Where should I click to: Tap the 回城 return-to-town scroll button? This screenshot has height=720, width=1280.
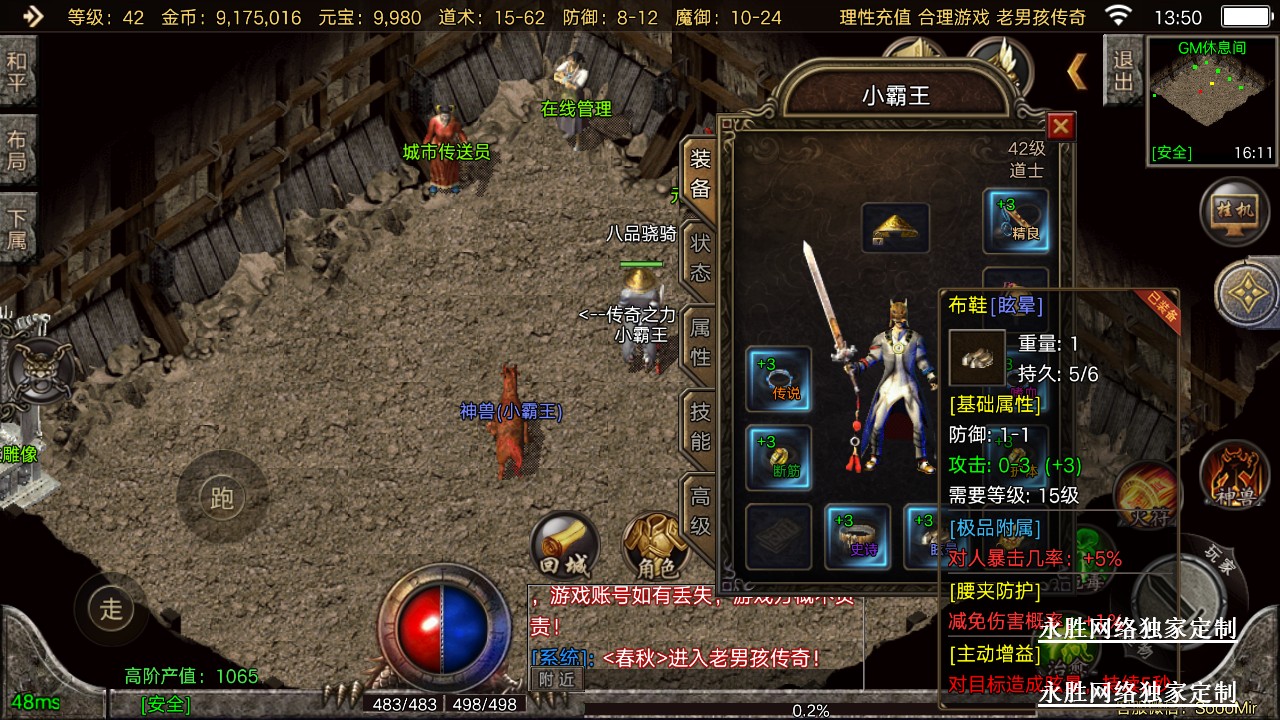pos(563,546)
